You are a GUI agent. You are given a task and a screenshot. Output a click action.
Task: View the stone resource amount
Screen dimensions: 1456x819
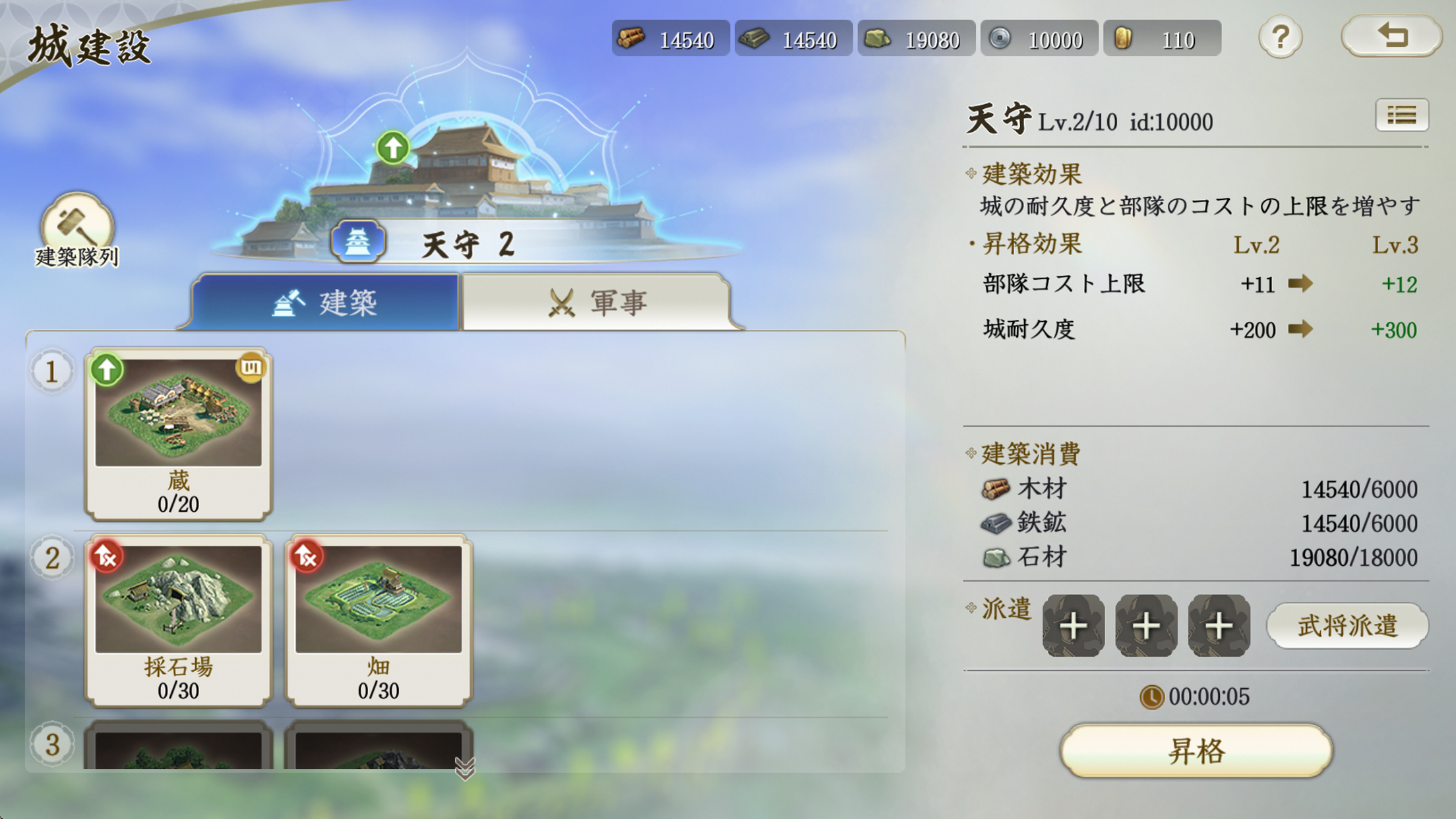[917, 38]
